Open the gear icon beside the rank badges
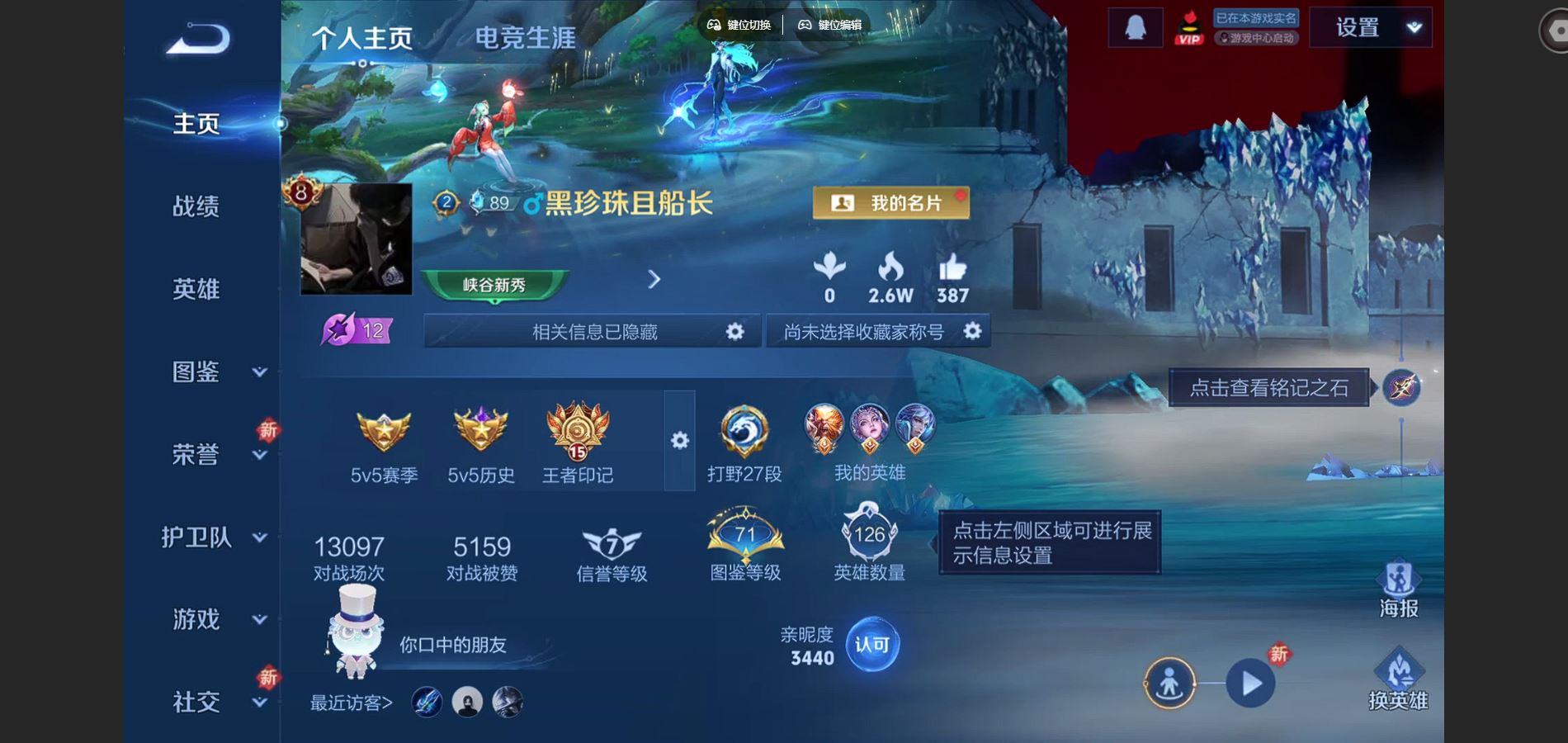1568x743 pixels. pos(678,442)
